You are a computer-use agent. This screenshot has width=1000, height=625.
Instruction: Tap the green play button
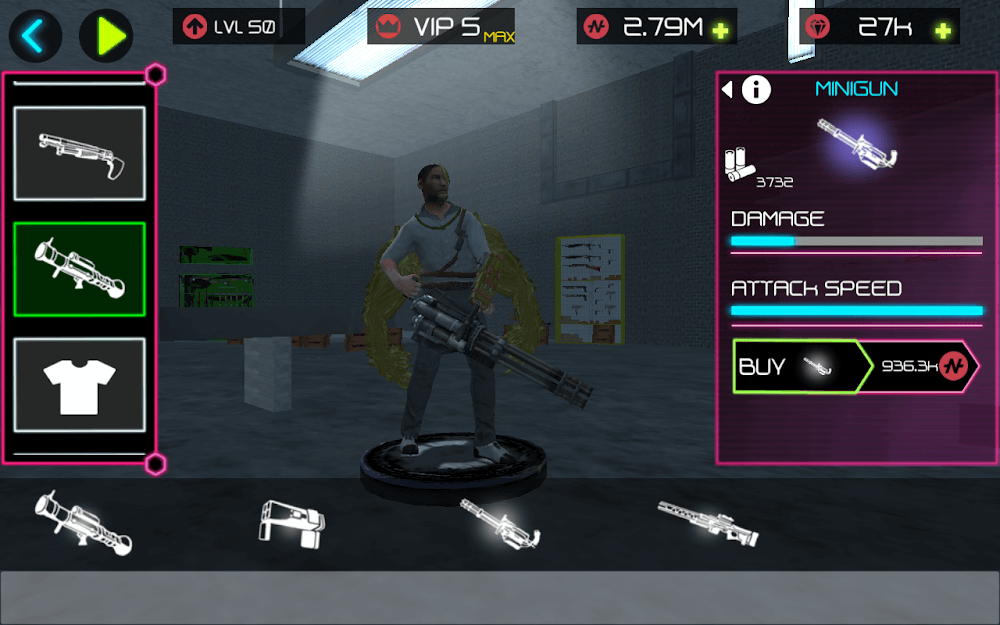coord(106,36)
